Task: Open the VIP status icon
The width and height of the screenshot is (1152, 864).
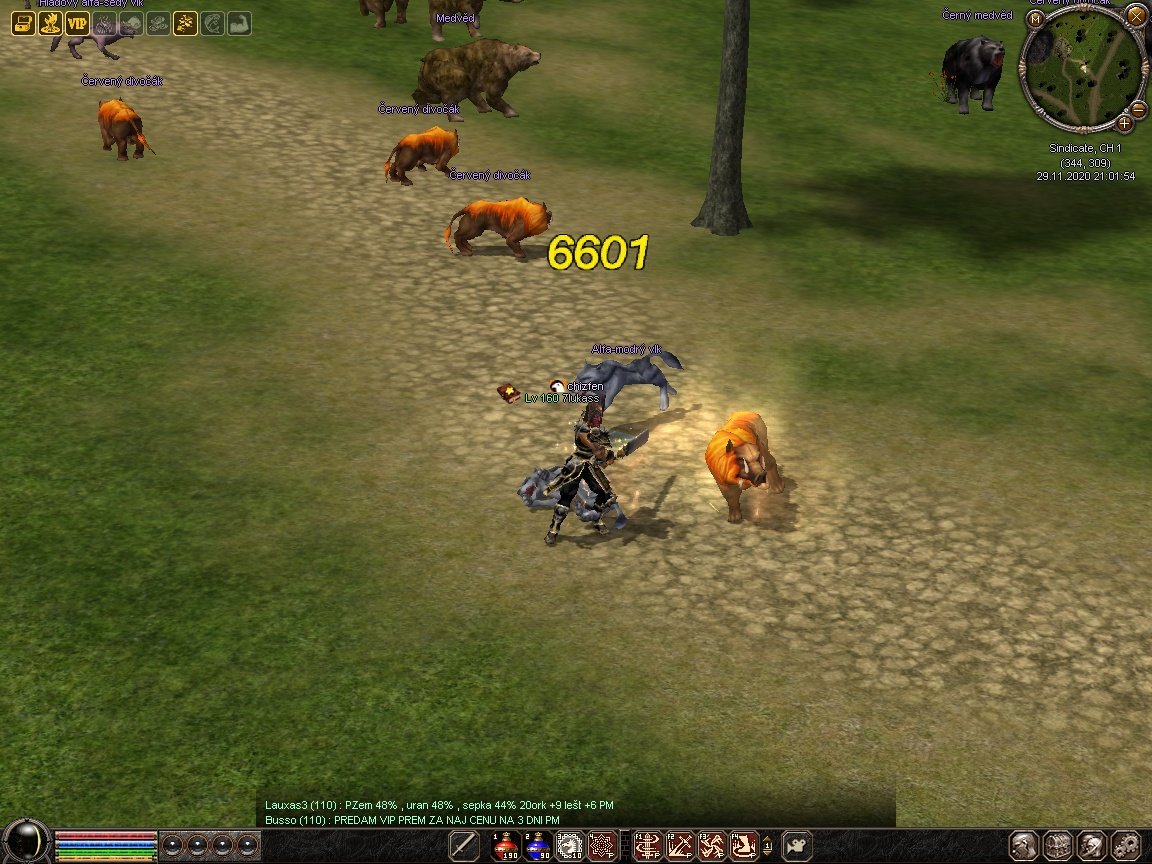Action: tap(77, 23)
